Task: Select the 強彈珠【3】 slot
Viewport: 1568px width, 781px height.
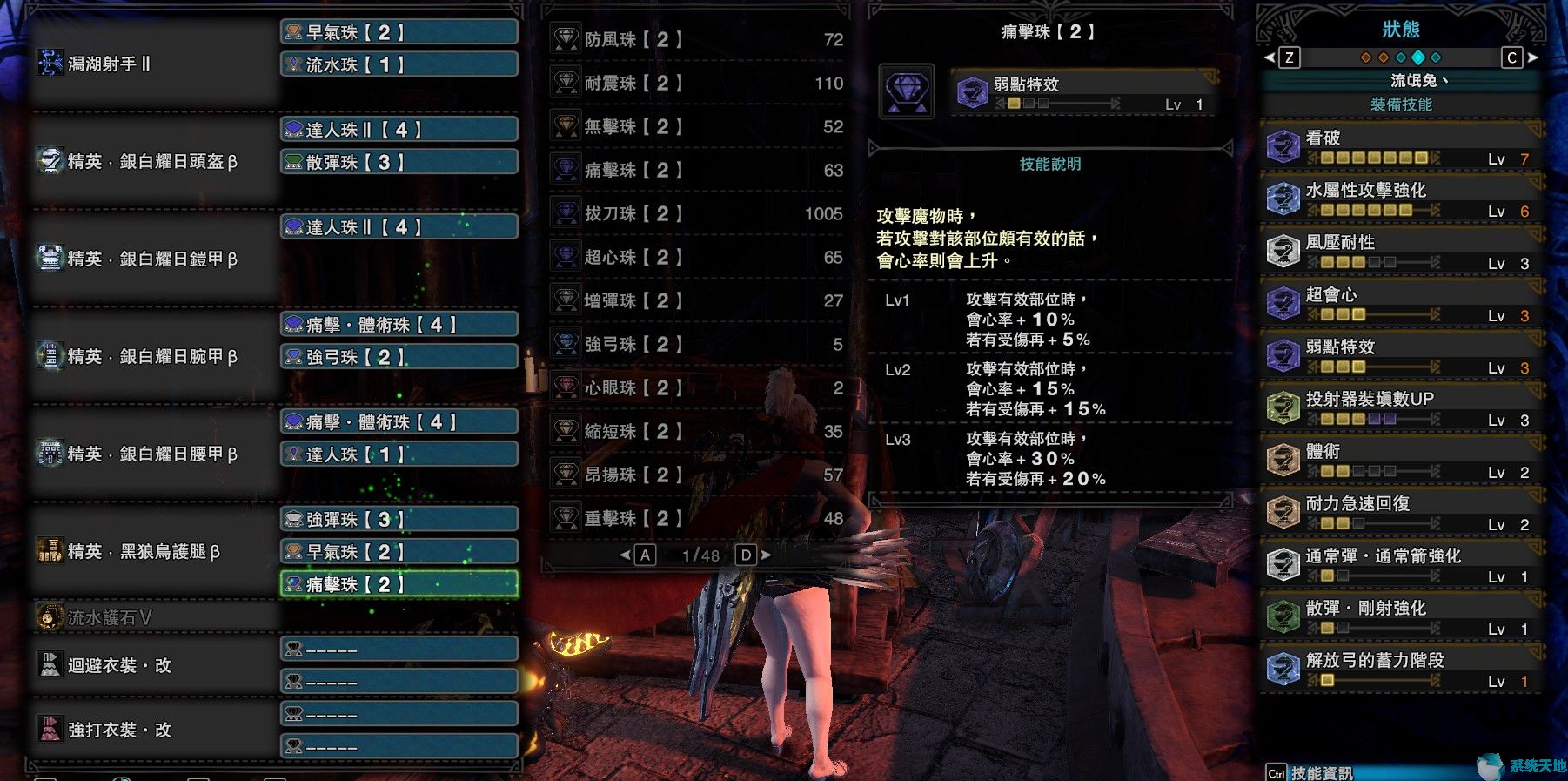Action: point(399,520)
